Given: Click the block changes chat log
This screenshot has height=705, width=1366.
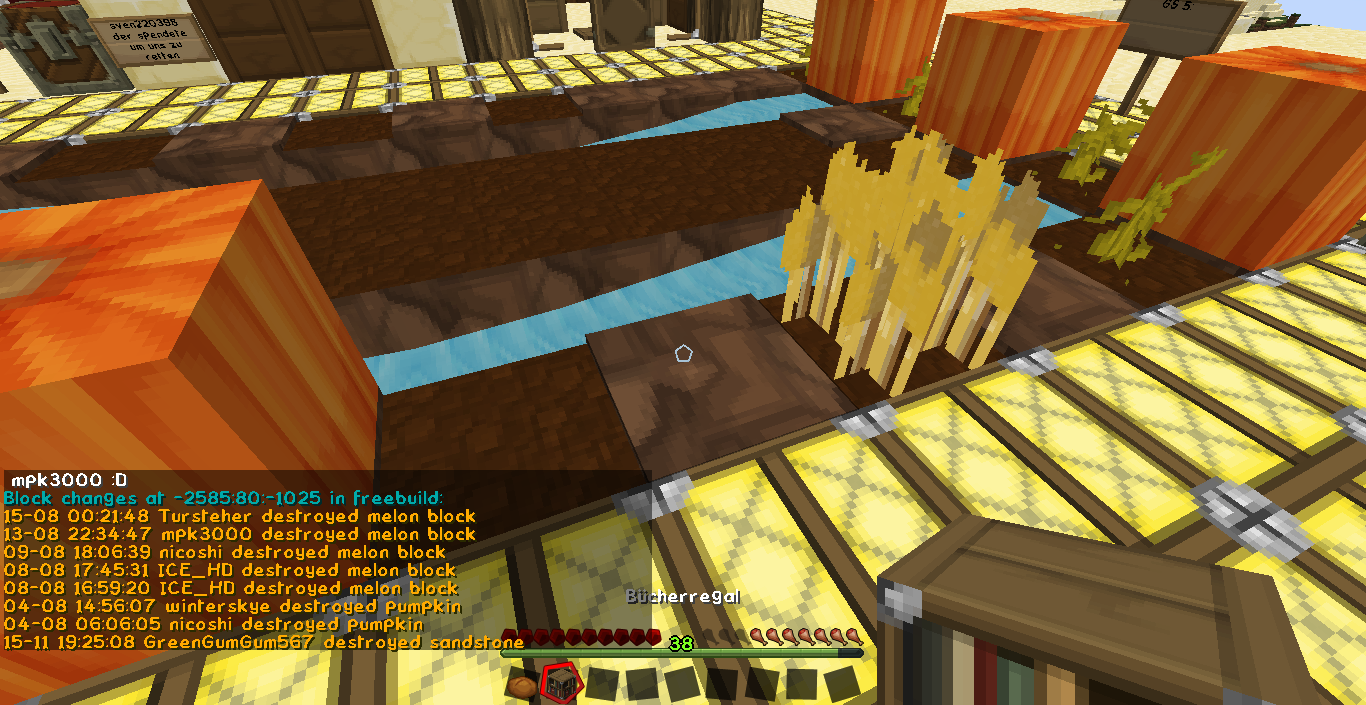Looking at the screenshot, I should [240, 570].
